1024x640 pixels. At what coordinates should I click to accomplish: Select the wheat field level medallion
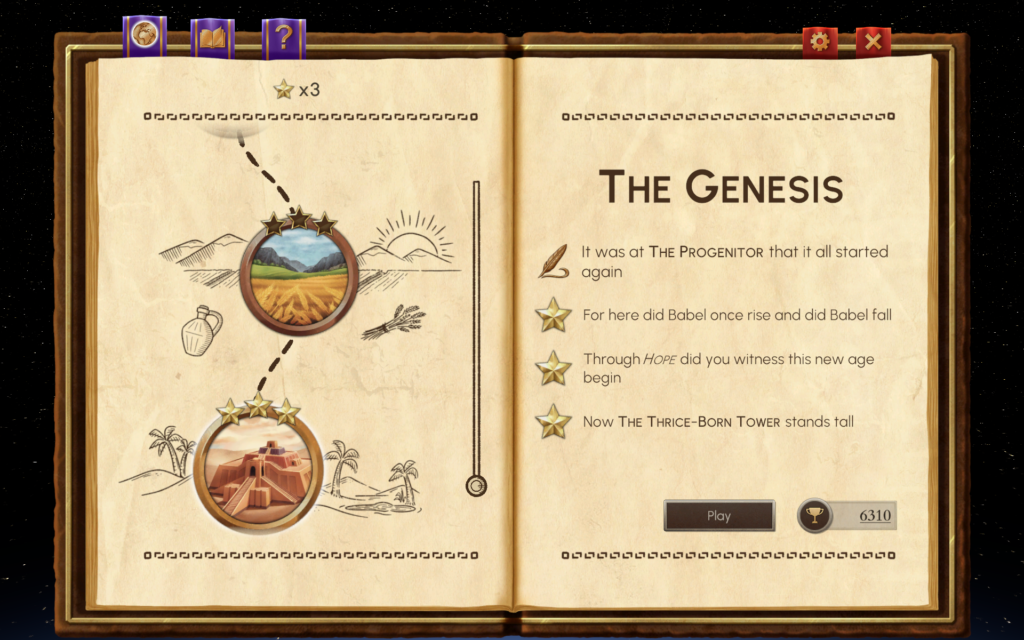pyautogui.click(x=299, y=276)
